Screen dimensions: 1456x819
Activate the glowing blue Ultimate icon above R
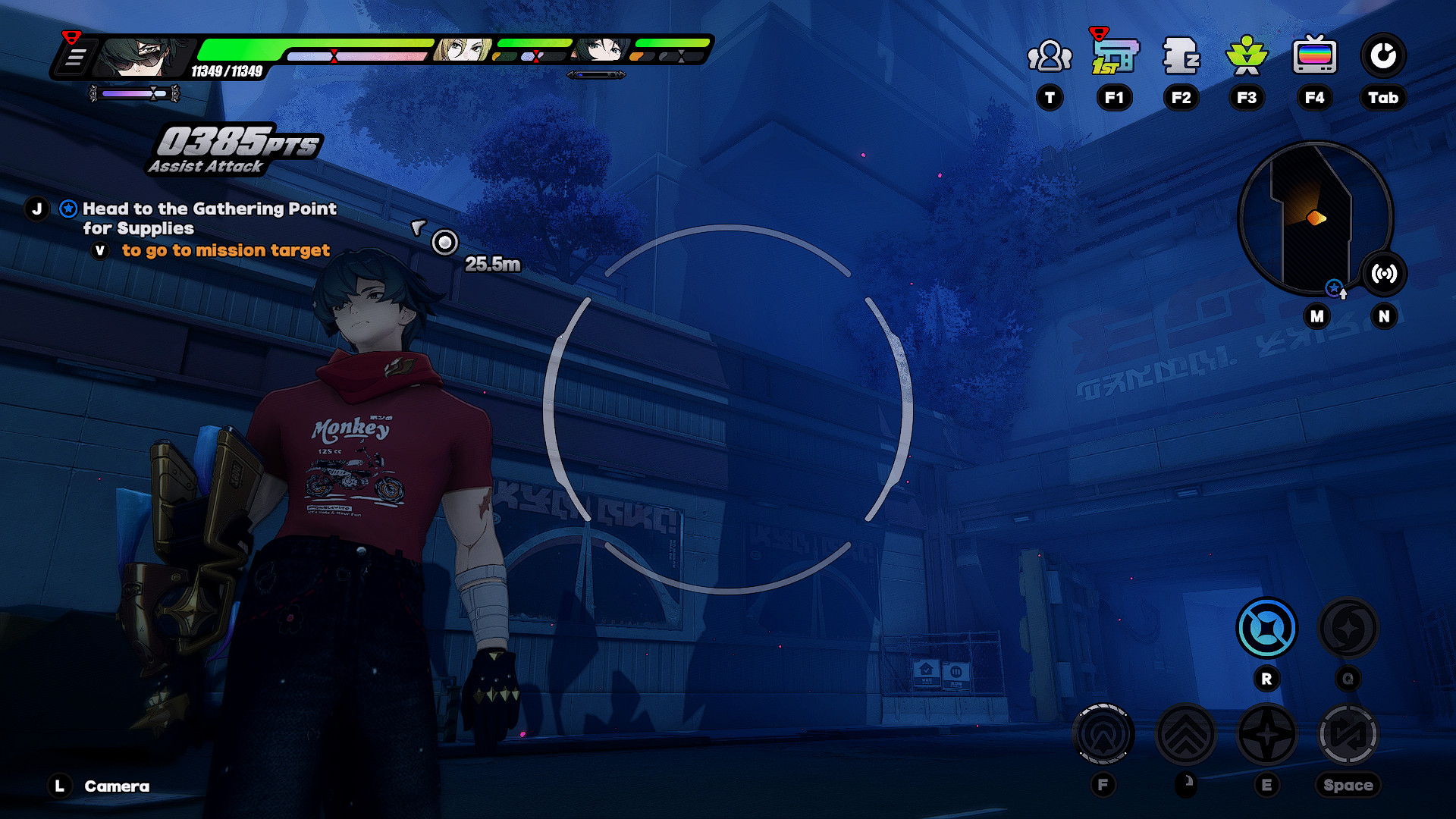[1266, 628]
